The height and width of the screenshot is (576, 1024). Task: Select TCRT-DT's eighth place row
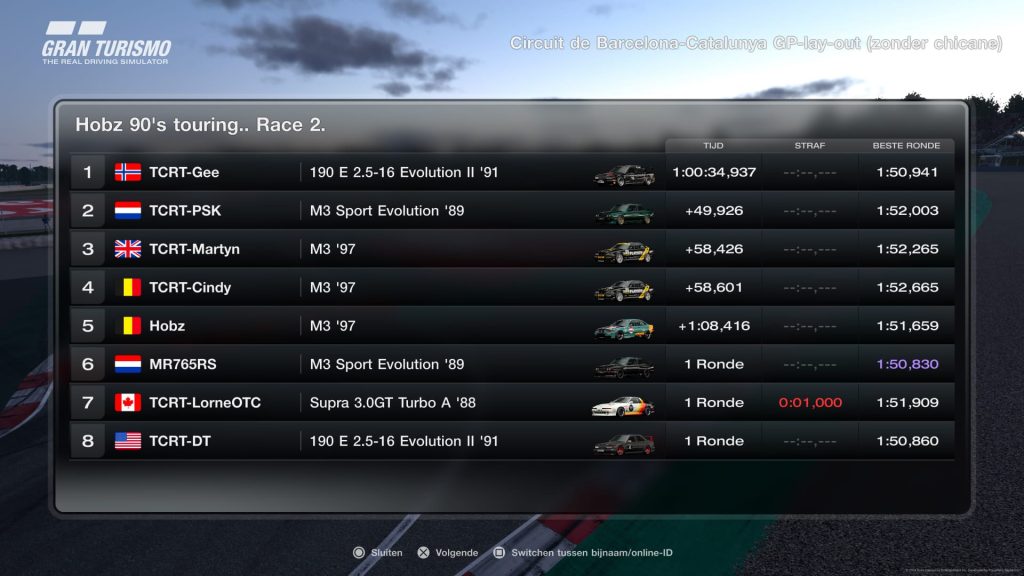click(510, 441)
